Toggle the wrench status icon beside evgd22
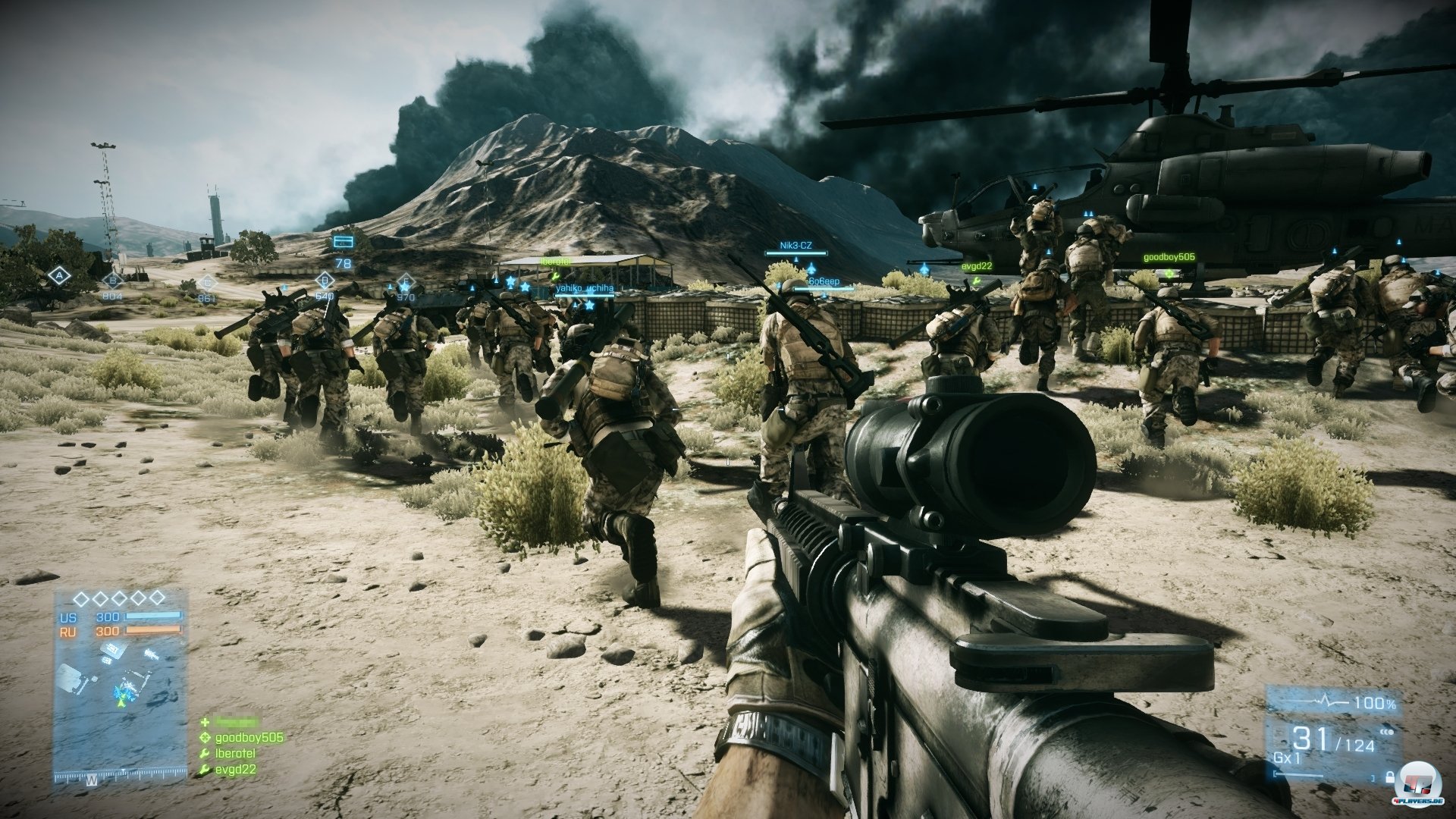1456x819 pixels. 205,770
